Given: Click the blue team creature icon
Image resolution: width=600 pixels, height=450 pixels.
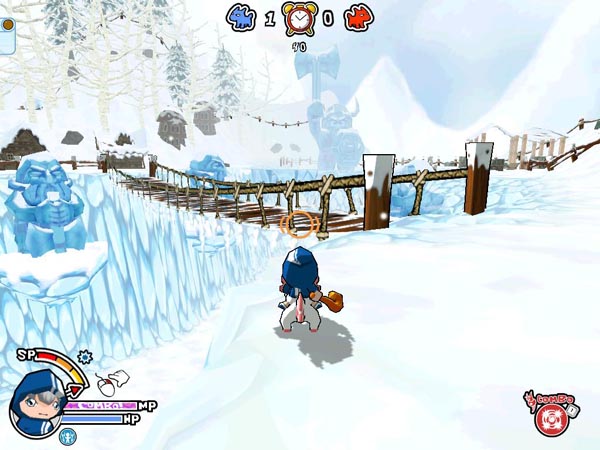Looking at the screenshot, I should pyautogui.click(x=240, y=17).
